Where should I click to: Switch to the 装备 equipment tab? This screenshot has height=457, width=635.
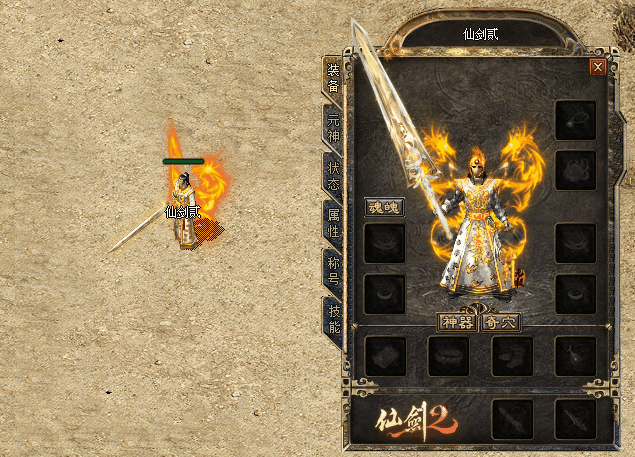[333, 77]
